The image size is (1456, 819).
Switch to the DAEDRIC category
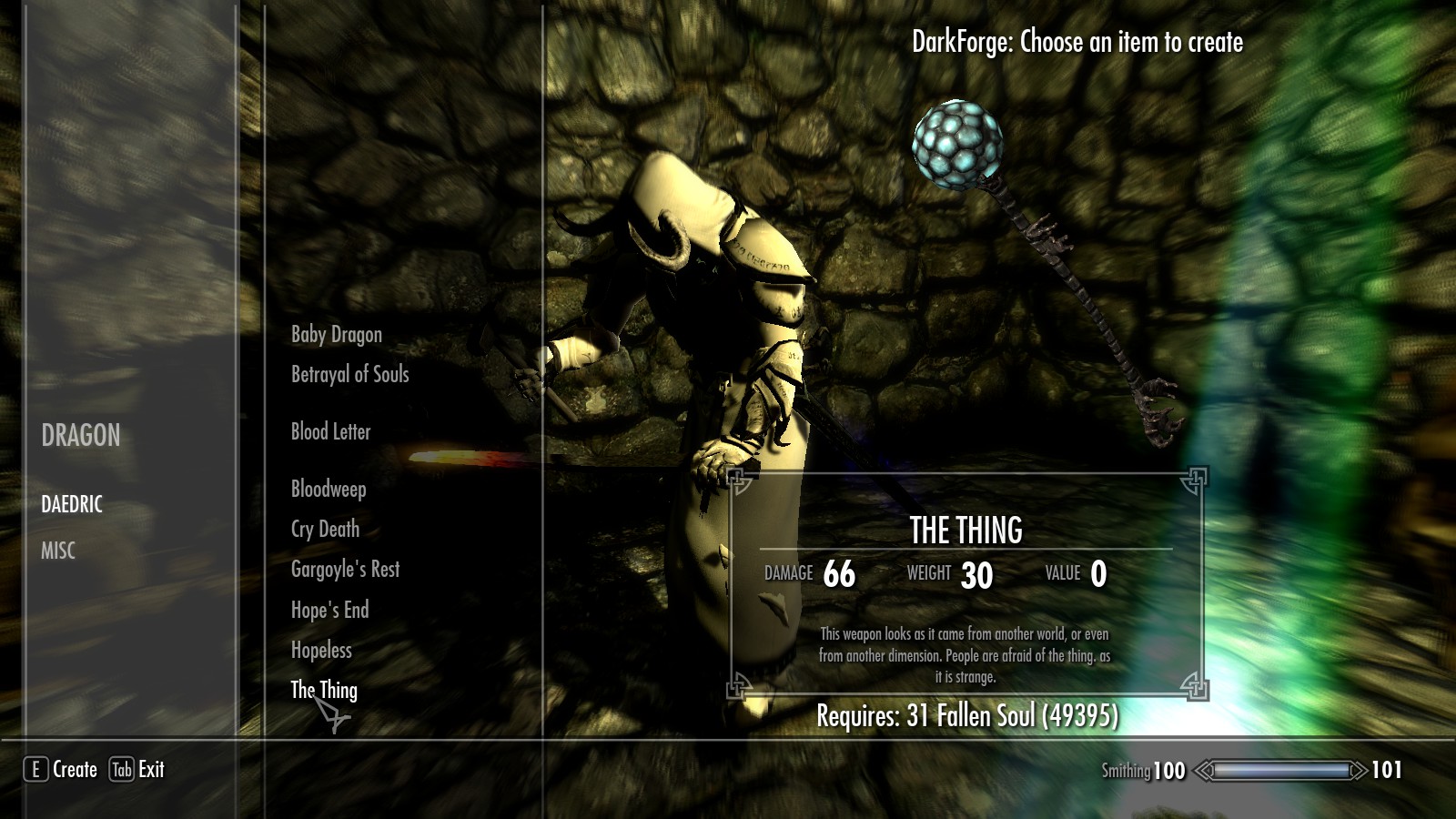tap(72, 504)
